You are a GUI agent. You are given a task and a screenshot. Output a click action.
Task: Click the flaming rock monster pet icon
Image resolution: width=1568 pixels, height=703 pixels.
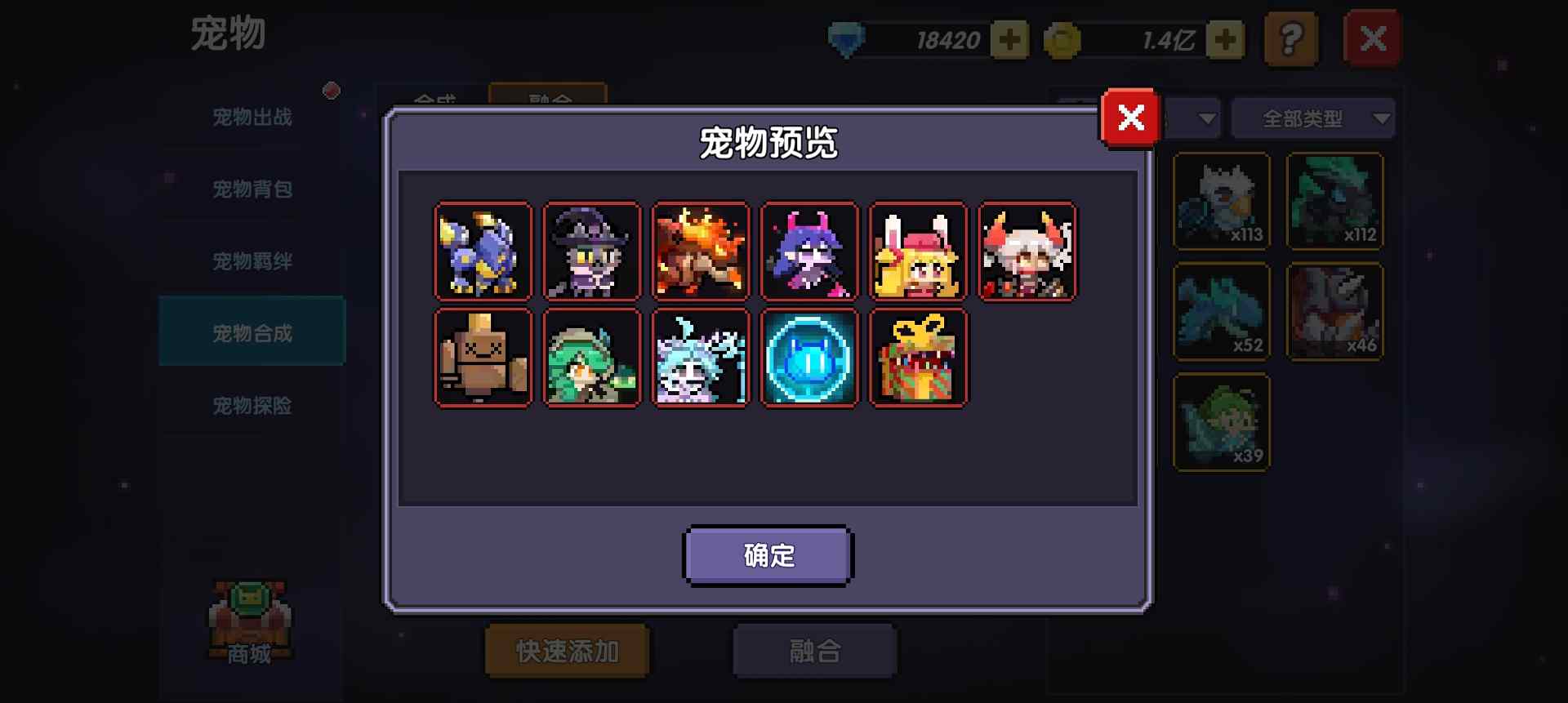pos(700,251)
